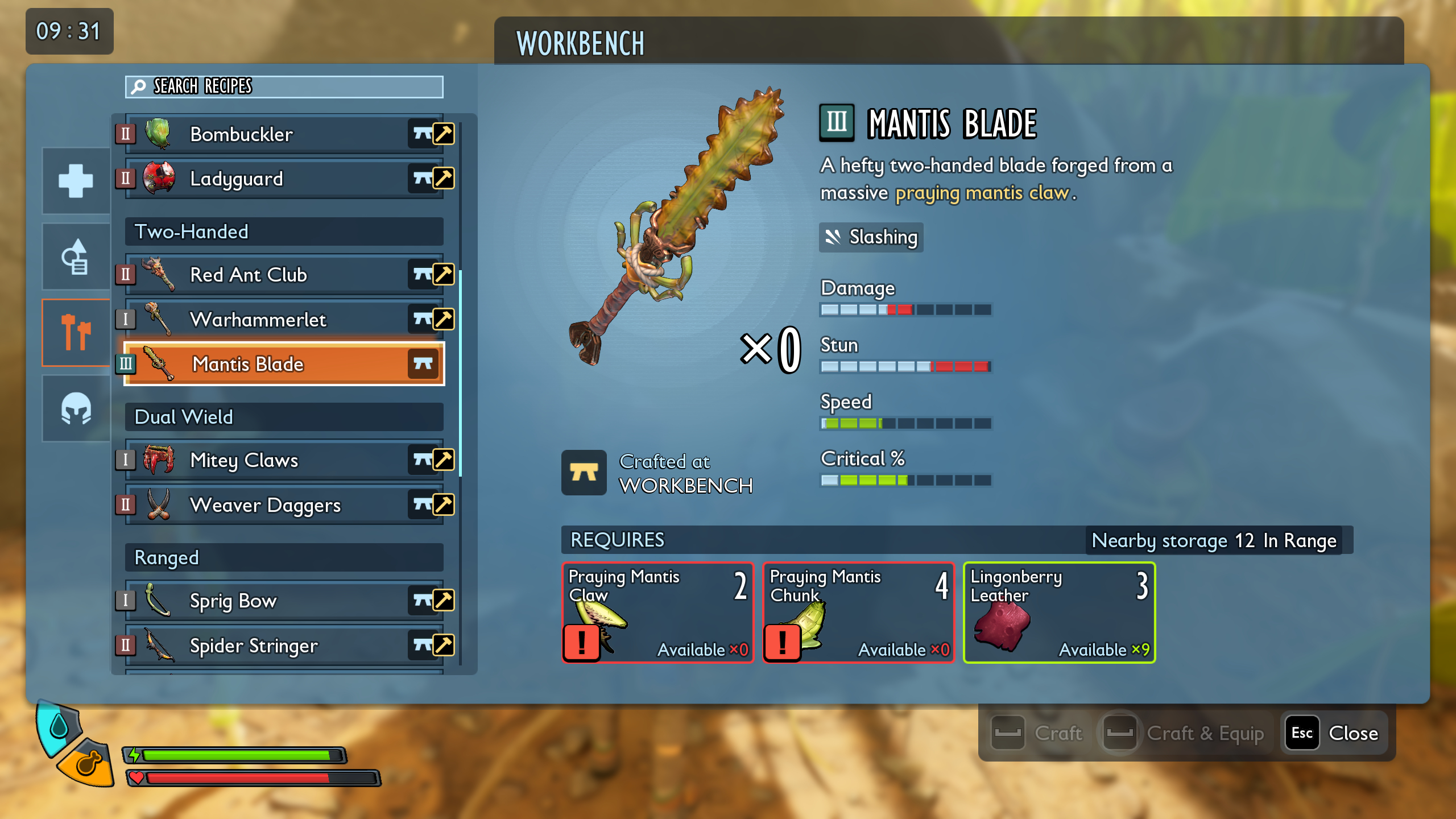Click the workbench icon beside Mantis Blade
This screenshot has width=1456, height=819.
pos(423,365)
